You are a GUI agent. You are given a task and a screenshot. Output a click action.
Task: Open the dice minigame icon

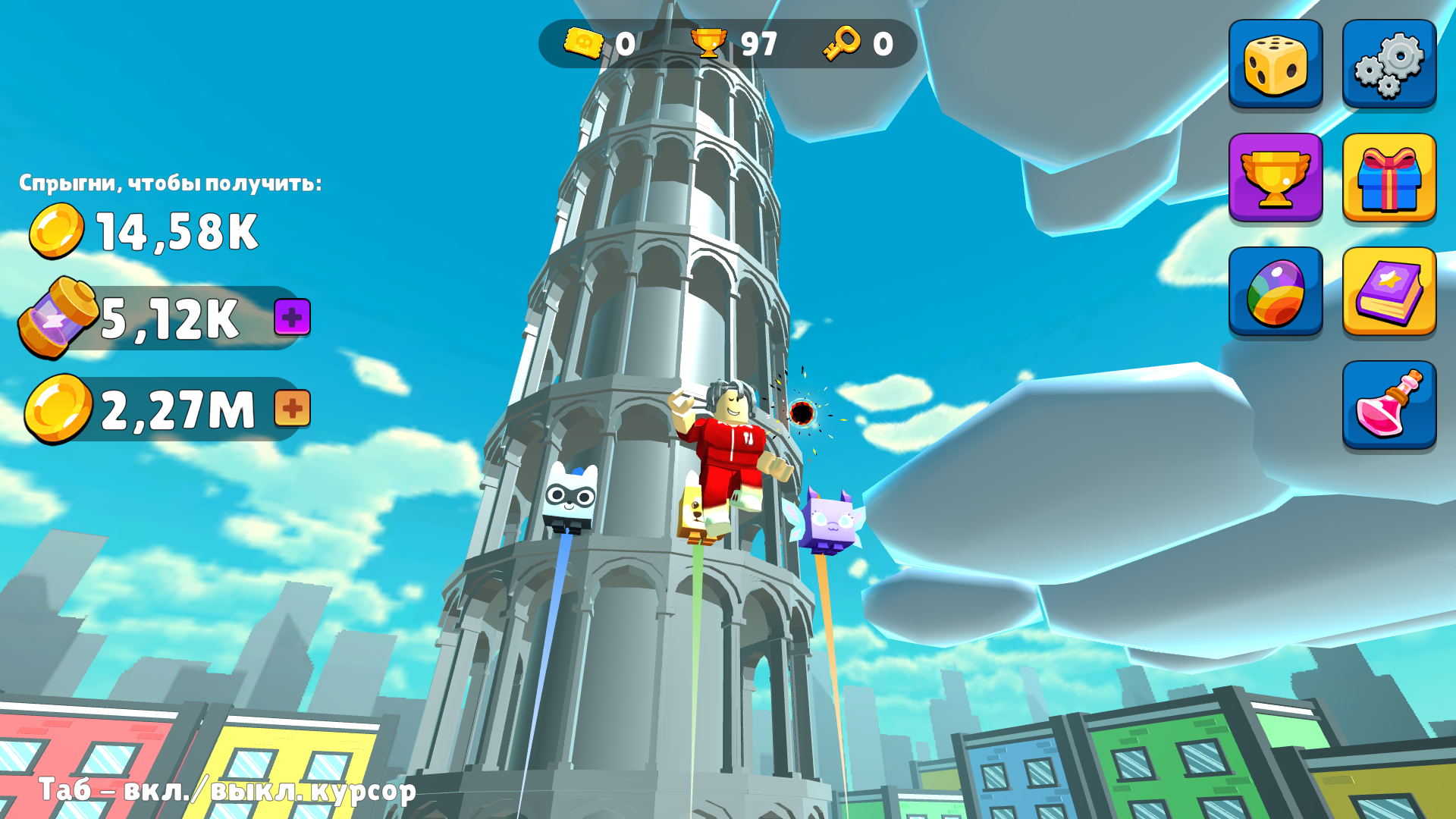pyautogui.click(x=1275, y=63)
